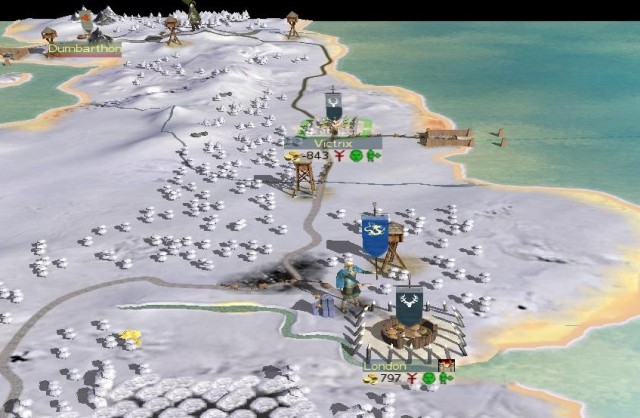Select the Victrix settlement name label
Image resolution: width=640 pixels, height=418 pixels.
[331, 143]
